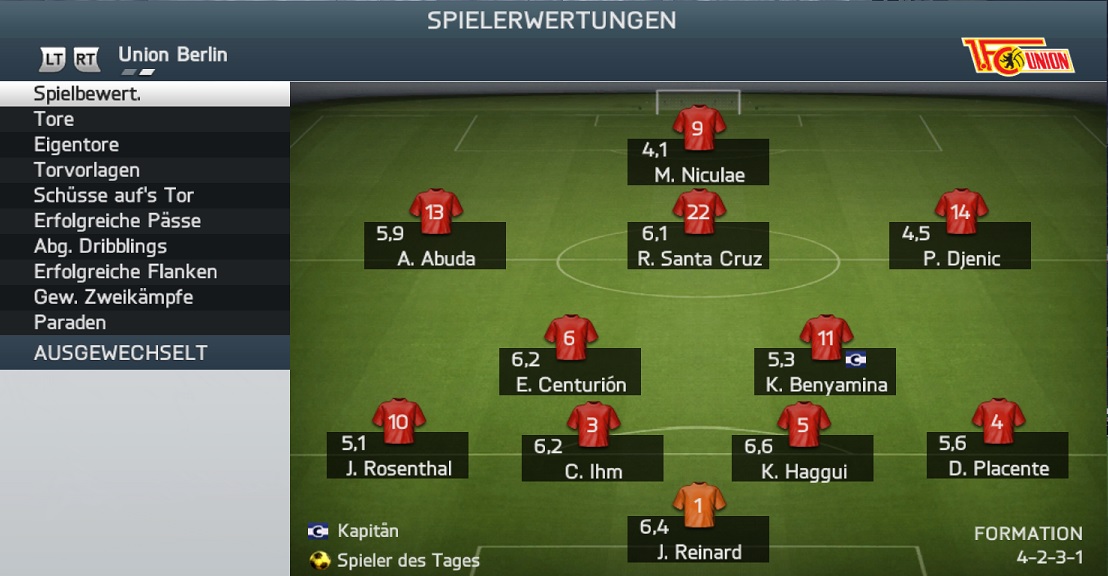Show the Torvorlagen stat view
The image size is (1108, 576).
[x=145, y=170]
